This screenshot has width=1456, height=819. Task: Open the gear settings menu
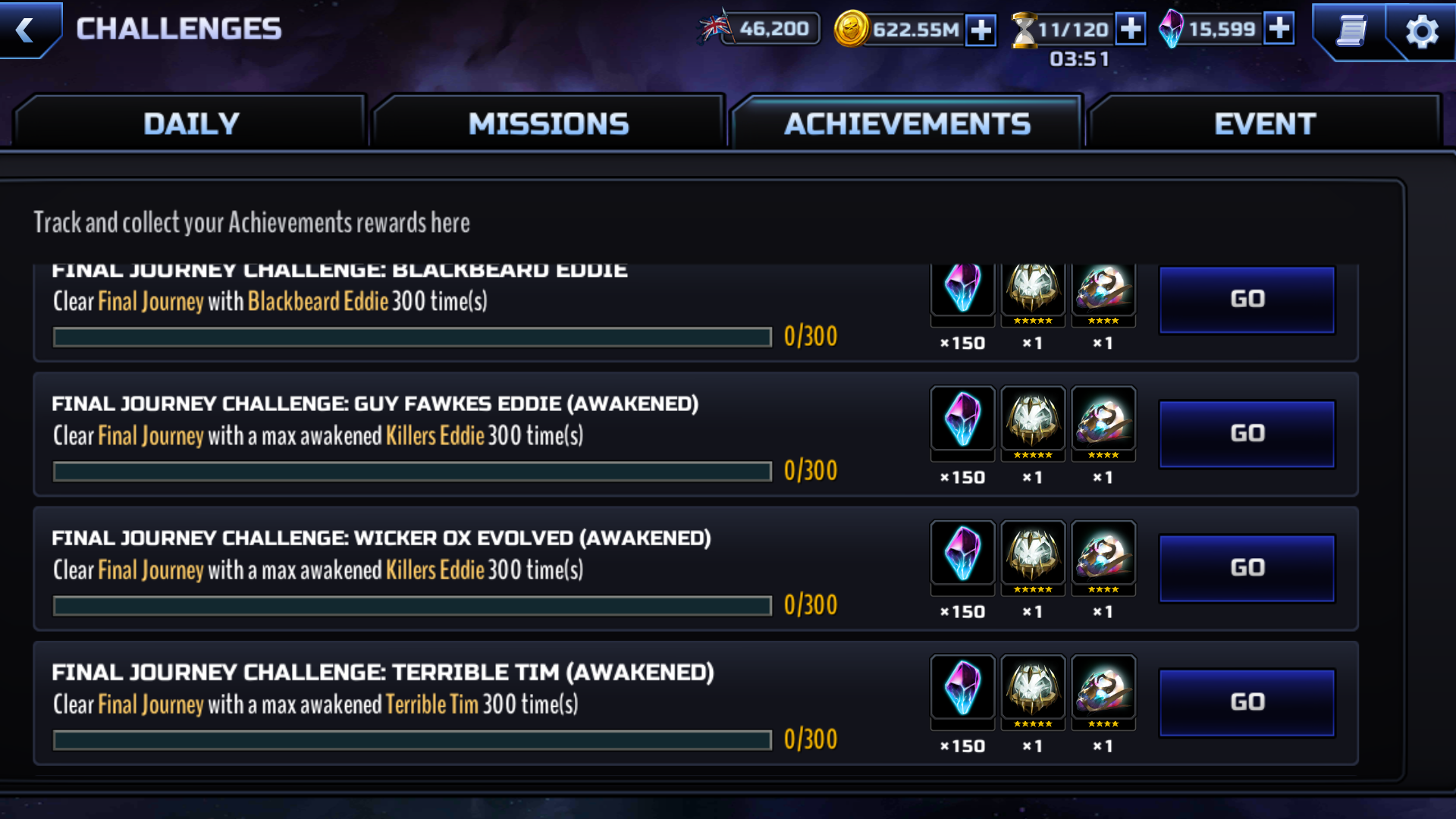coord(1421,31)
